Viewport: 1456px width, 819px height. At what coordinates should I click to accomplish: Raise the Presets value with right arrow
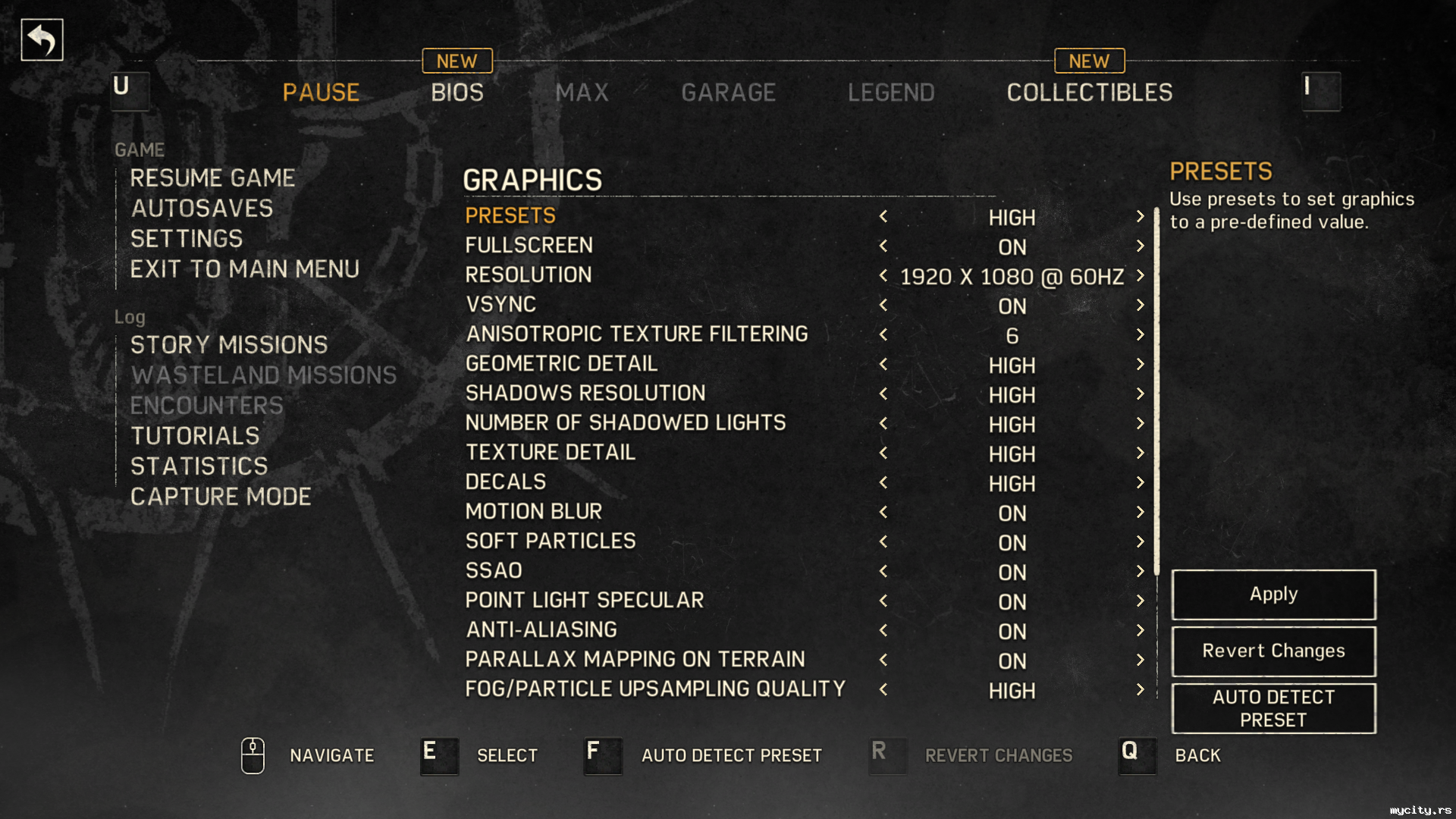1140,217
